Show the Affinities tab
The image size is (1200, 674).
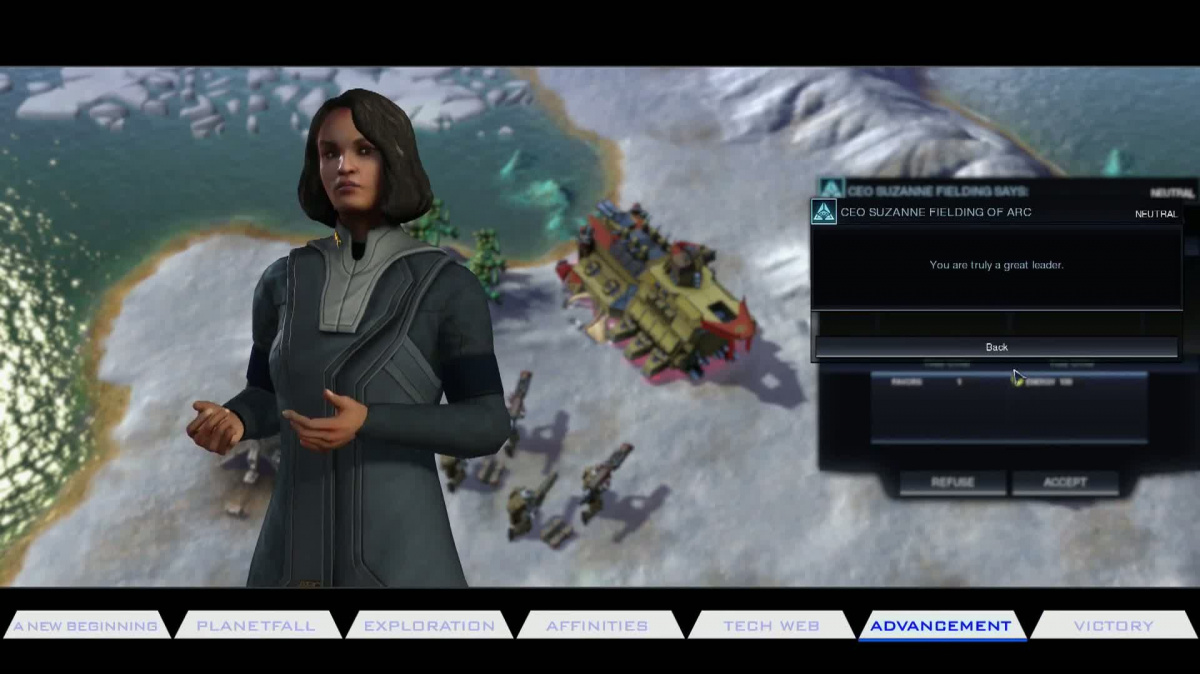click(x=597, y=626)
